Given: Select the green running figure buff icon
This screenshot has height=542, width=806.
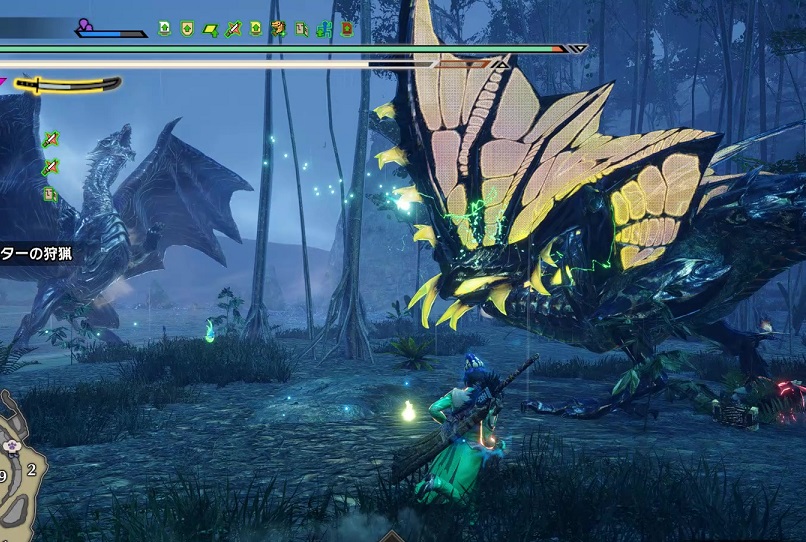Looking at the screenshot, I should click(x=325, y=29).
